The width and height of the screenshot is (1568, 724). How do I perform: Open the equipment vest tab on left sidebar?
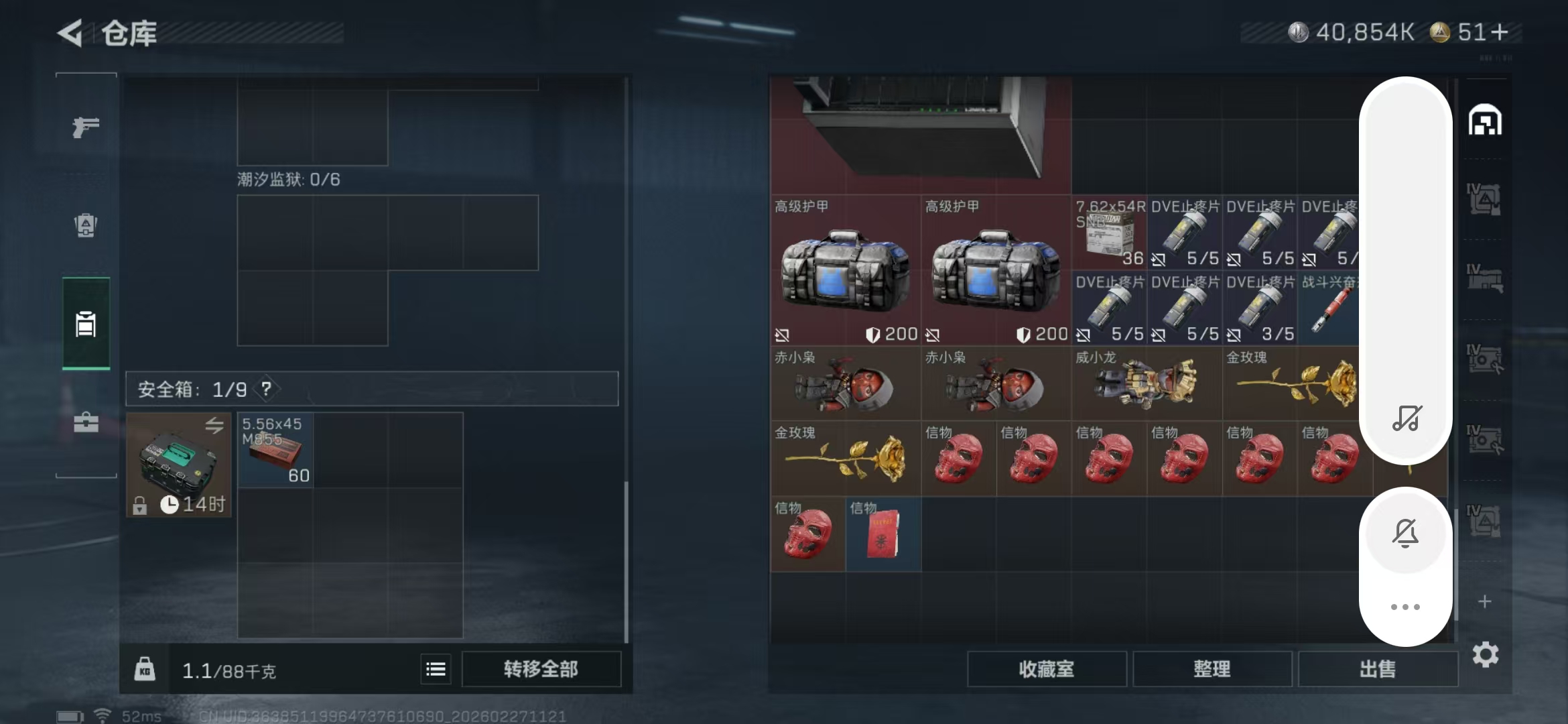[85, 227]
